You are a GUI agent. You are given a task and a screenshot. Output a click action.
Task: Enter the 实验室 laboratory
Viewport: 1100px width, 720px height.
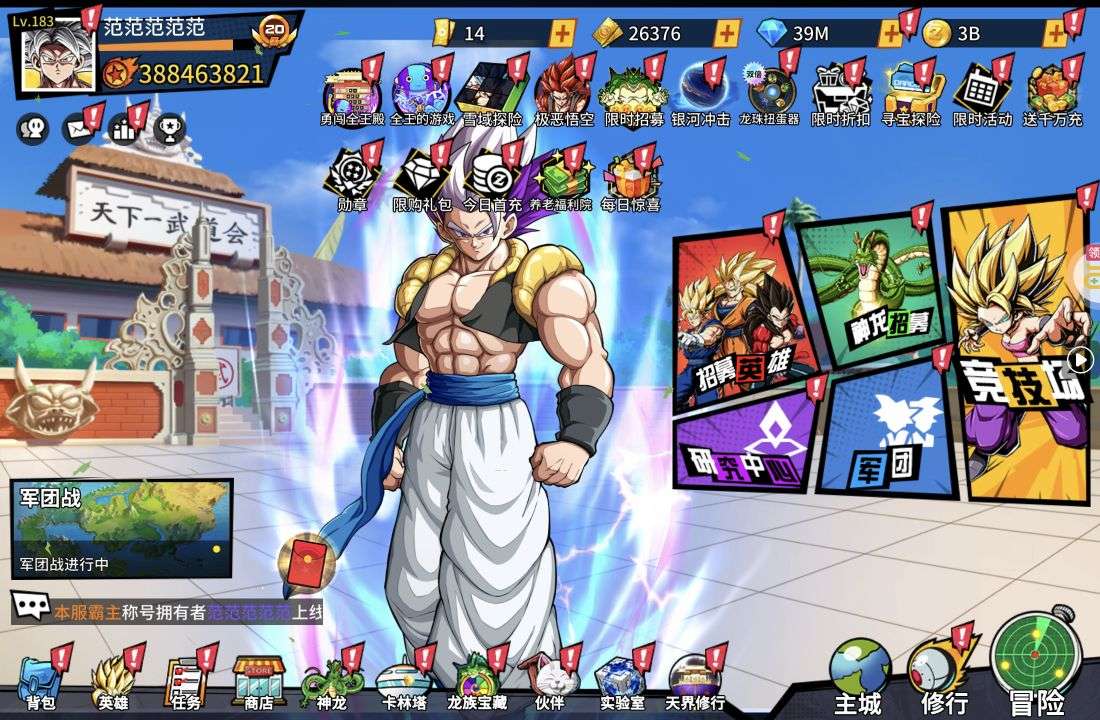pos(622,681)
